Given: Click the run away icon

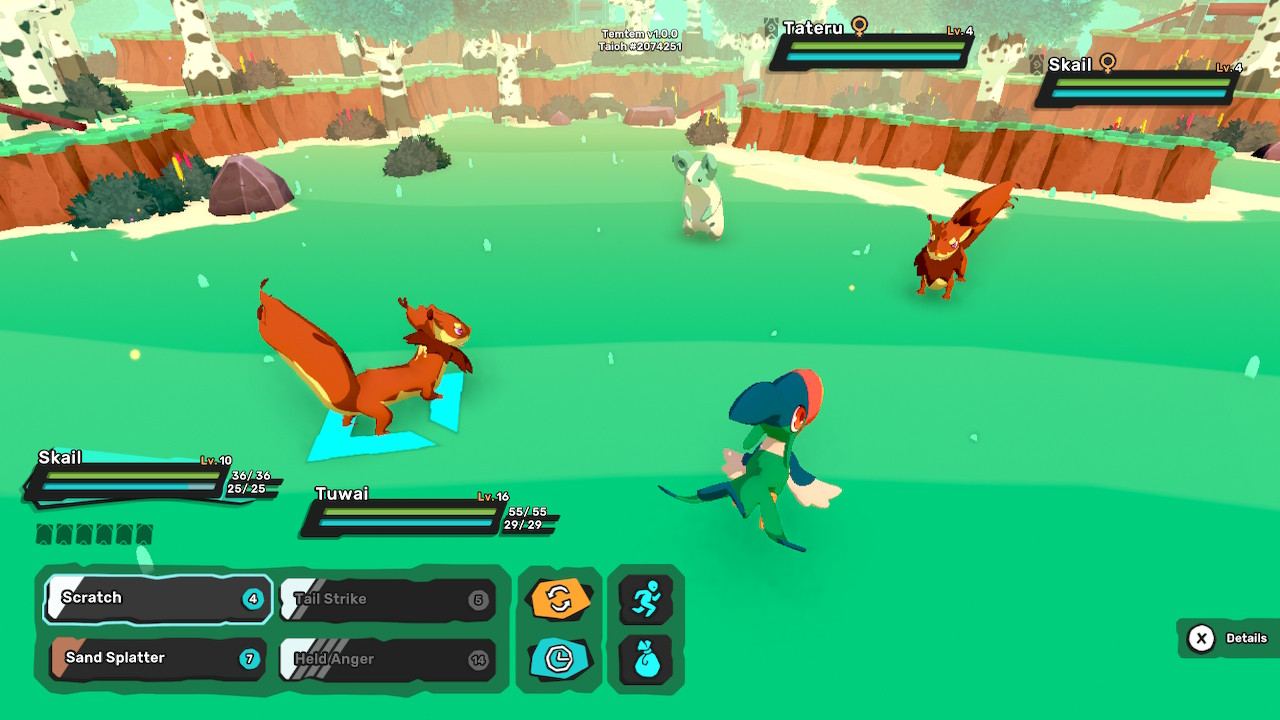Looking at the screenshot, I should tap(646, 598).
